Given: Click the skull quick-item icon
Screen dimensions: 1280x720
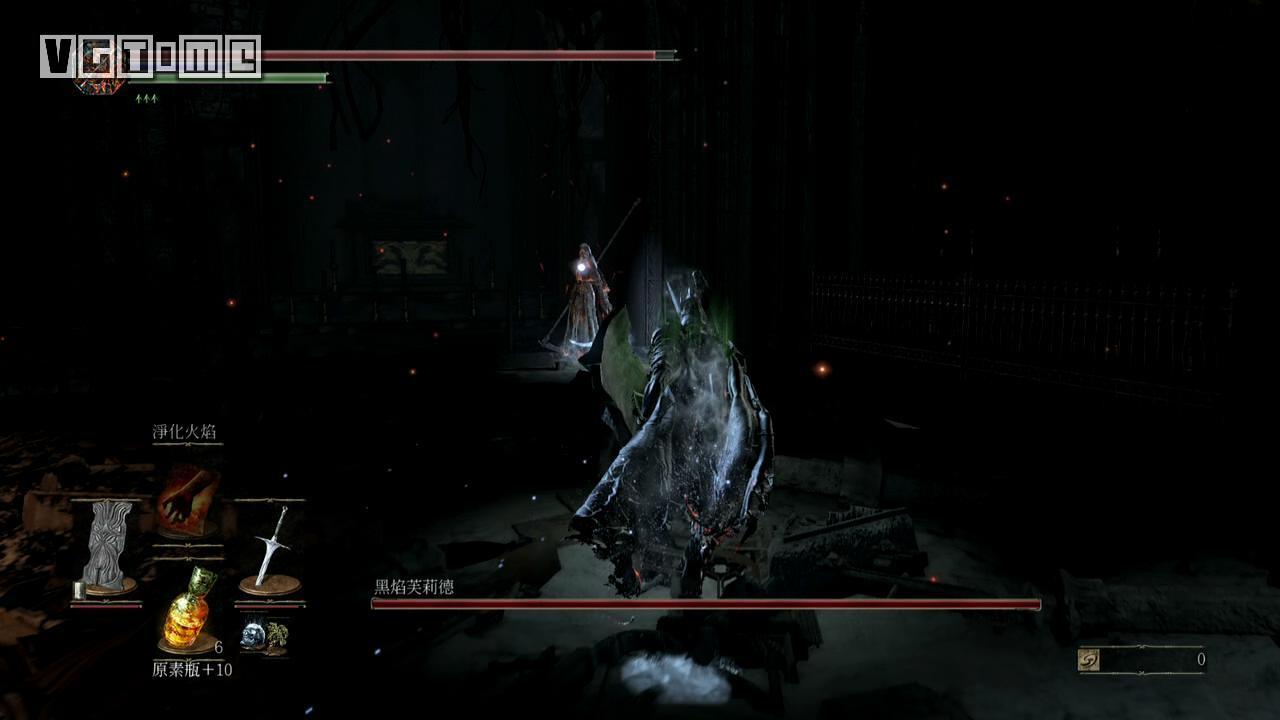Looking at the screenshot, I should pos(253,634).
